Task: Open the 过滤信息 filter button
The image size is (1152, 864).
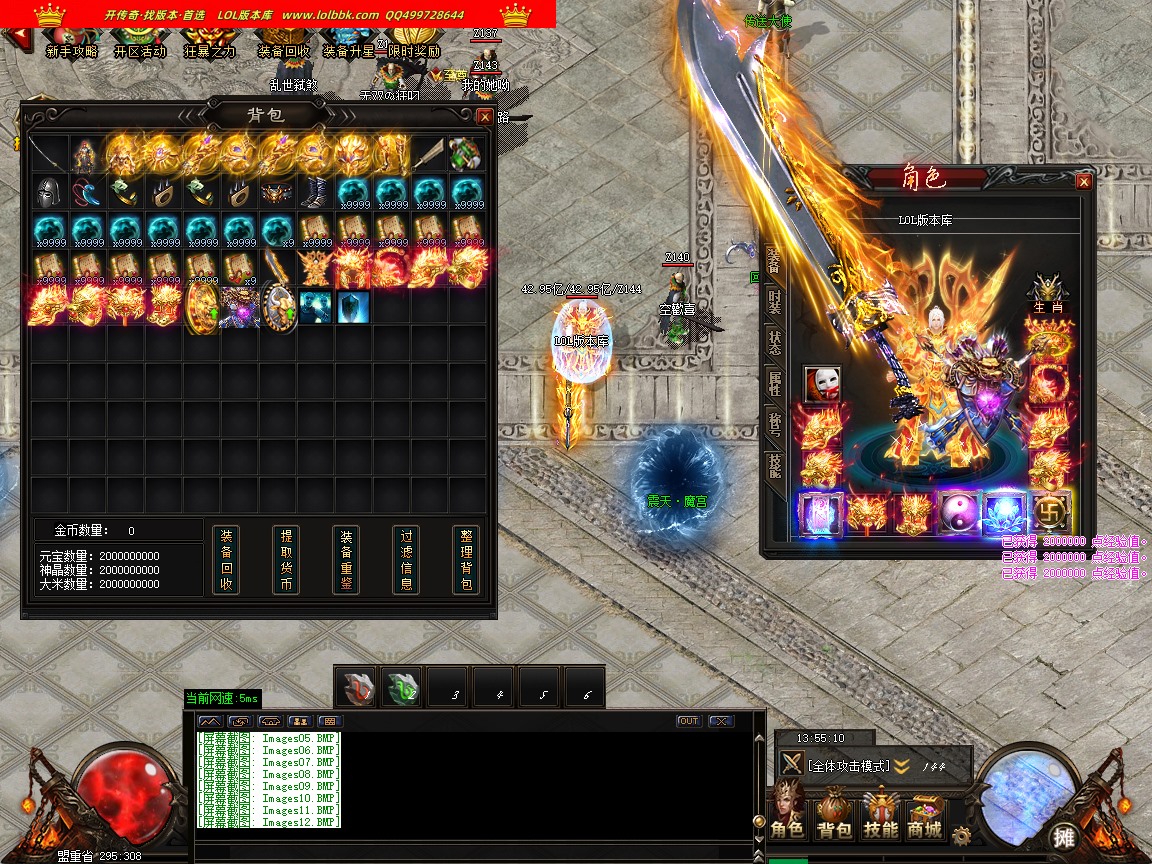Action: [406, 560]
